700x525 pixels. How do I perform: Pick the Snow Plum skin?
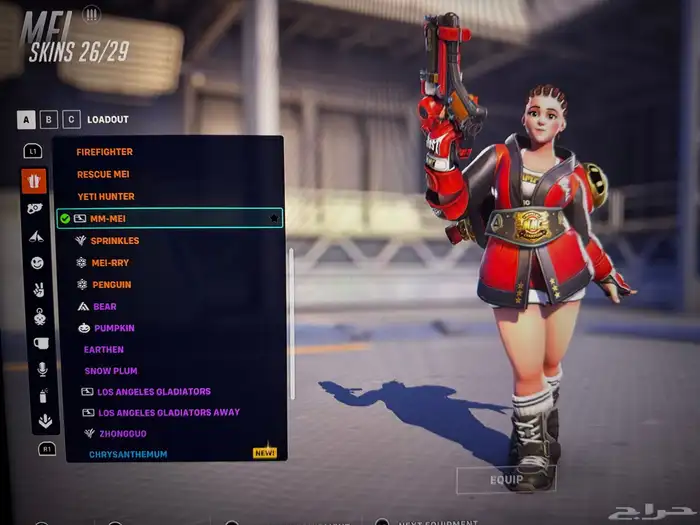pos(110,371)
